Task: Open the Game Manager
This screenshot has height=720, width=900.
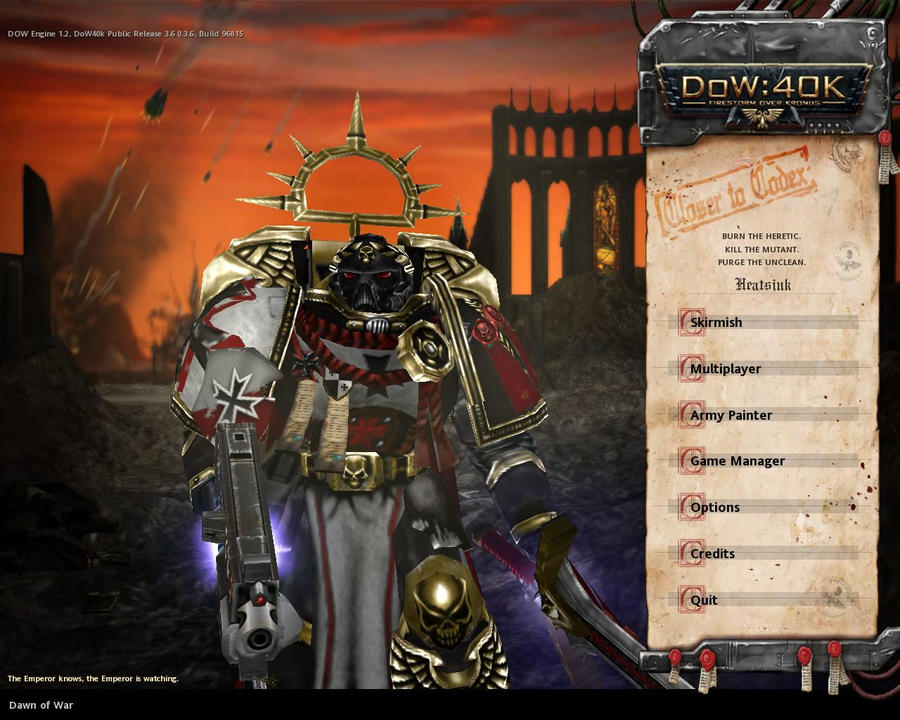Action: pos(737,461)
